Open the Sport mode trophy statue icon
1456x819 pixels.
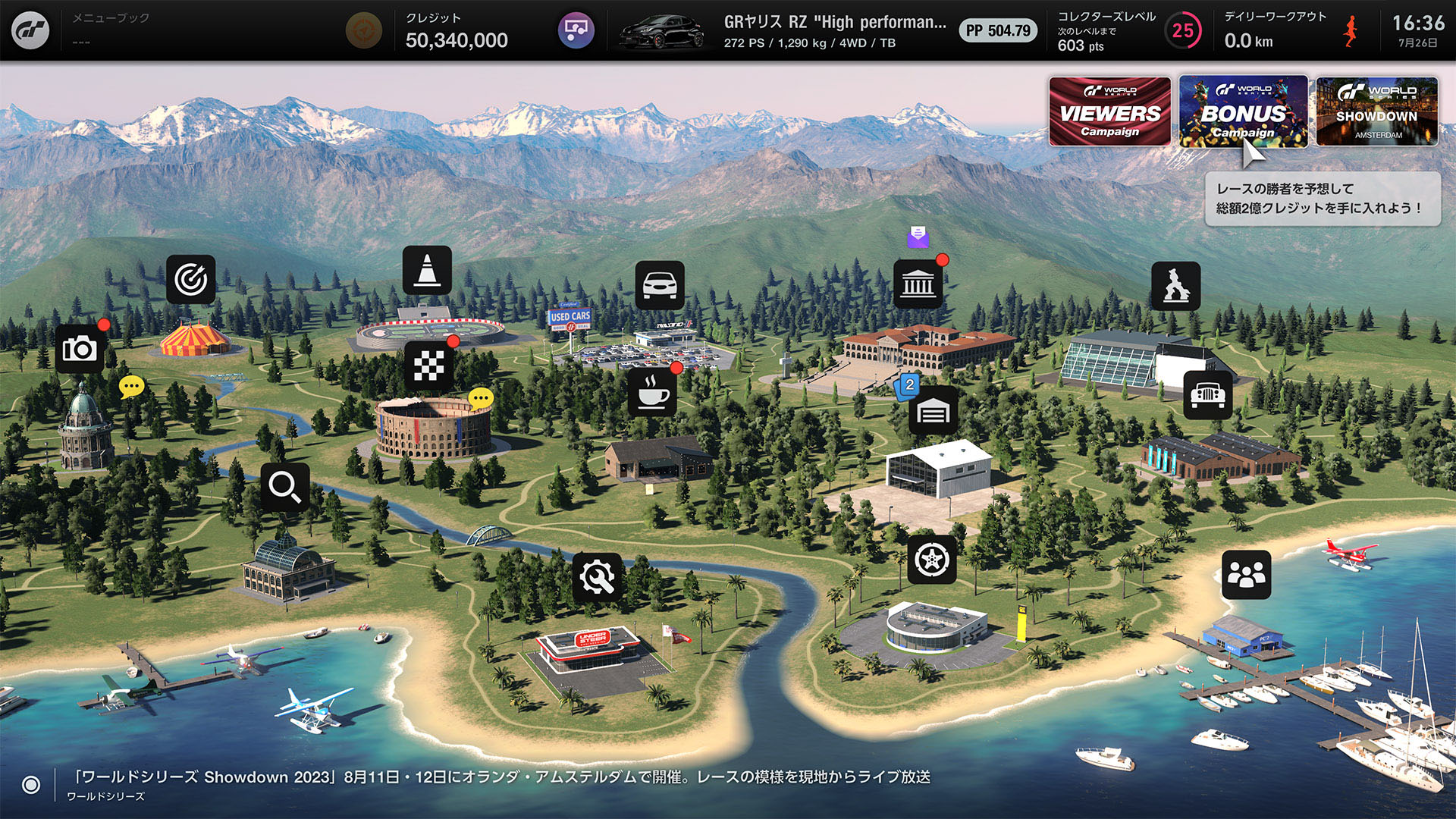click(x=1175, y=286)
